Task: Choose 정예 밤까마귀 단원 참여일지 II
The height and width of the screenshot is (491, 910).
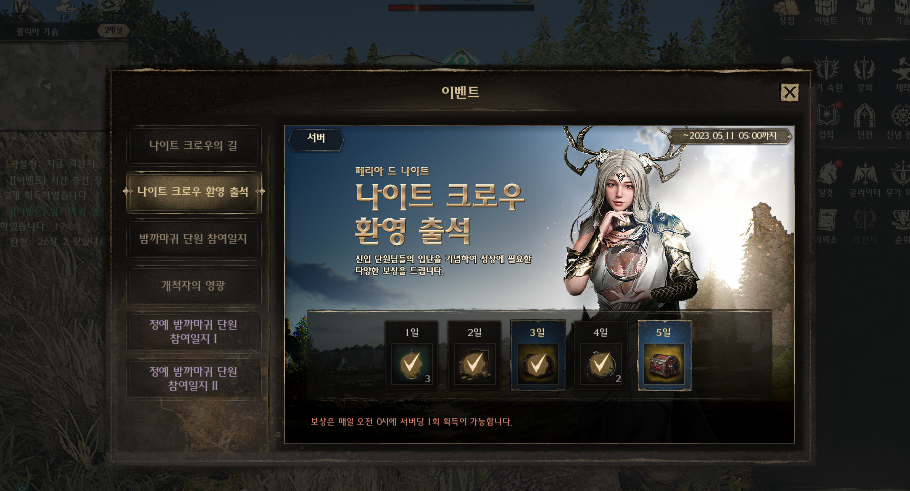Action: coord(193,379)
